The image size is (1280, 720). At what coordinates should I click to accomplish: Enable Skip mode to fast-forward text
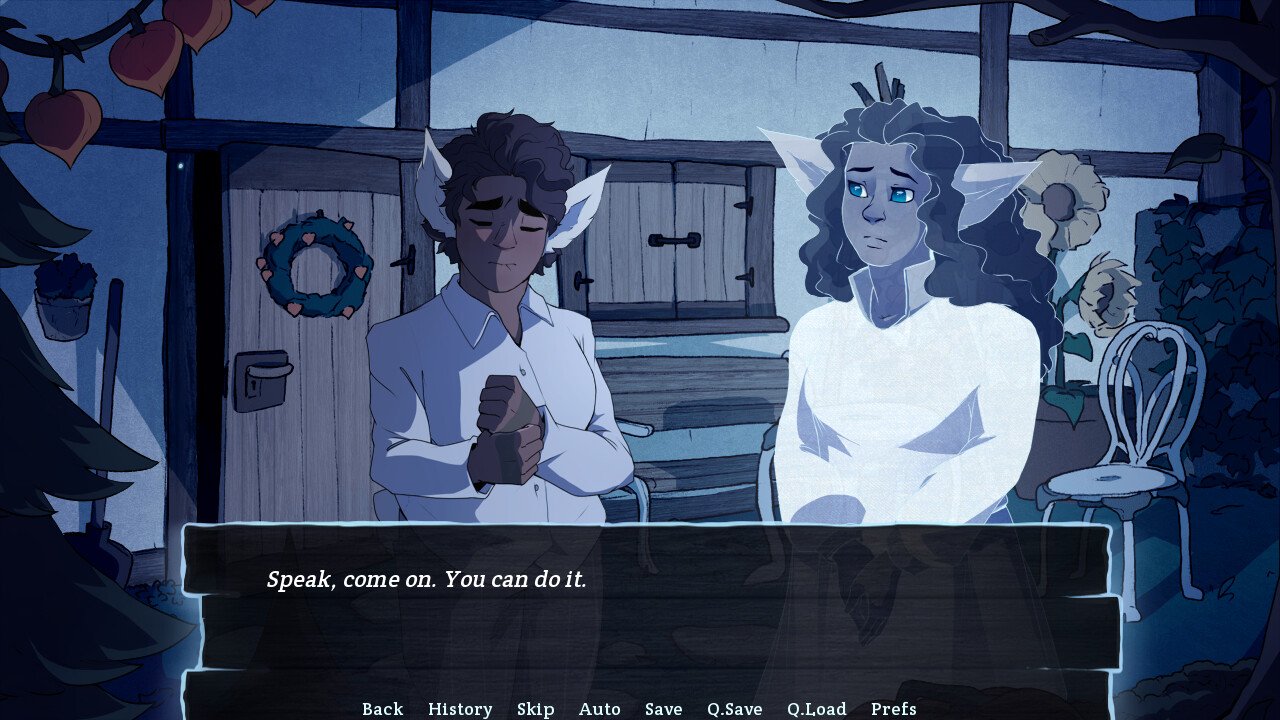(536, 708)
